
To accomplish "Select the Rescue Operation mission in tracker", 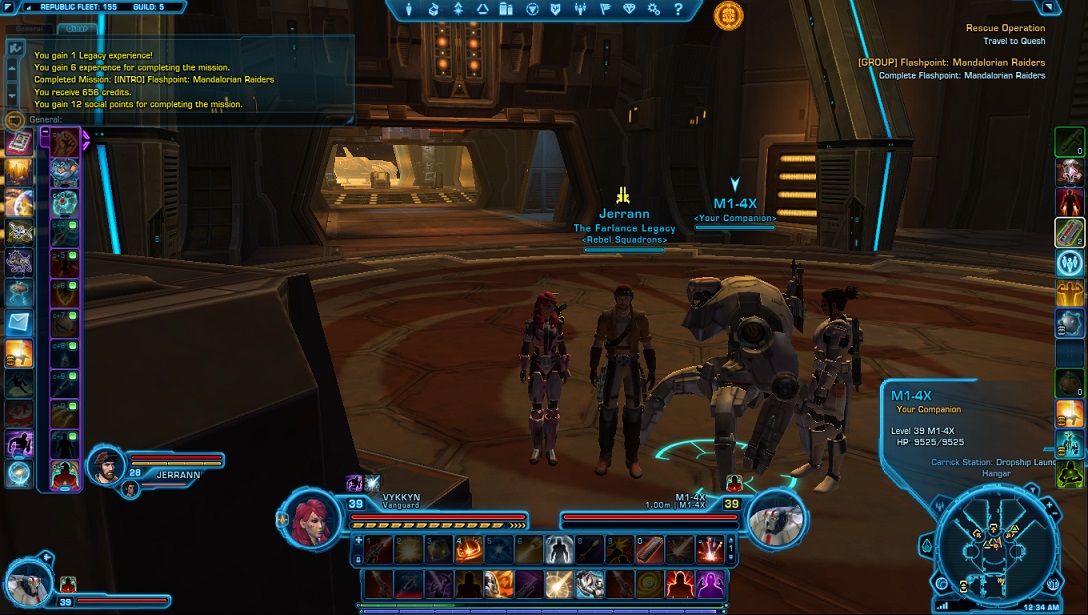I will point(1005,28).
